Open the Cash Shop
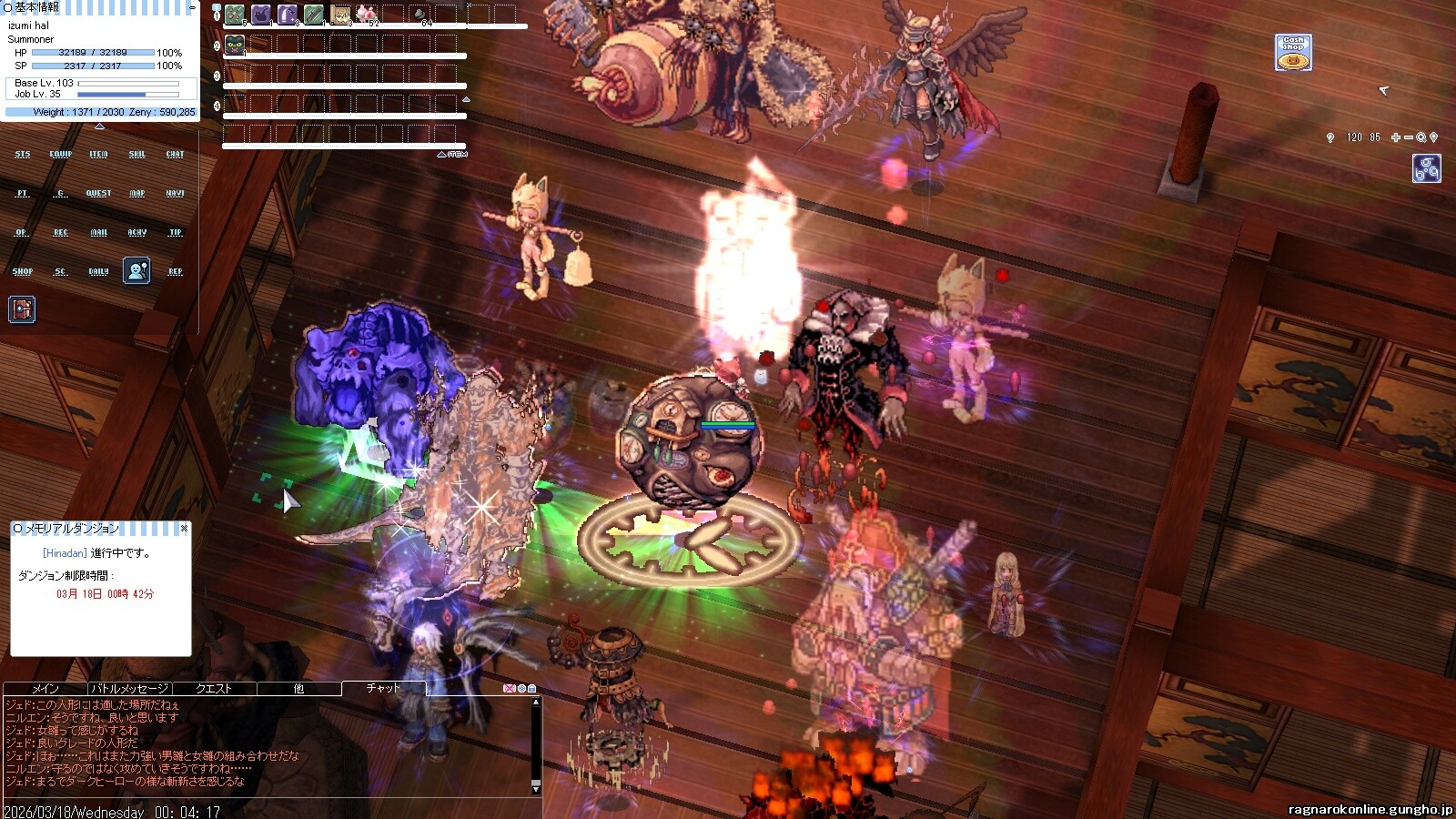Image resolution: width=1456 pixels, height=819 pixels. (x=1293, y=53)
